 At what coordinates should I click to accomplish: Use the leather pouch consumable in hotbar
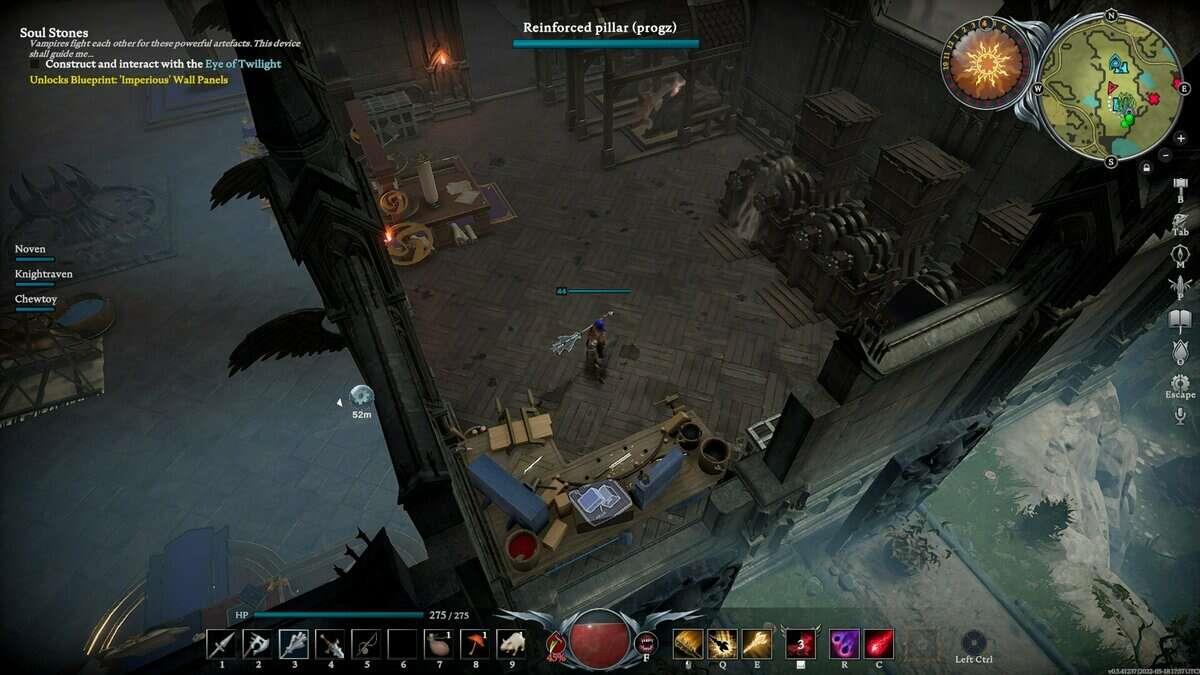pos(440,644)
